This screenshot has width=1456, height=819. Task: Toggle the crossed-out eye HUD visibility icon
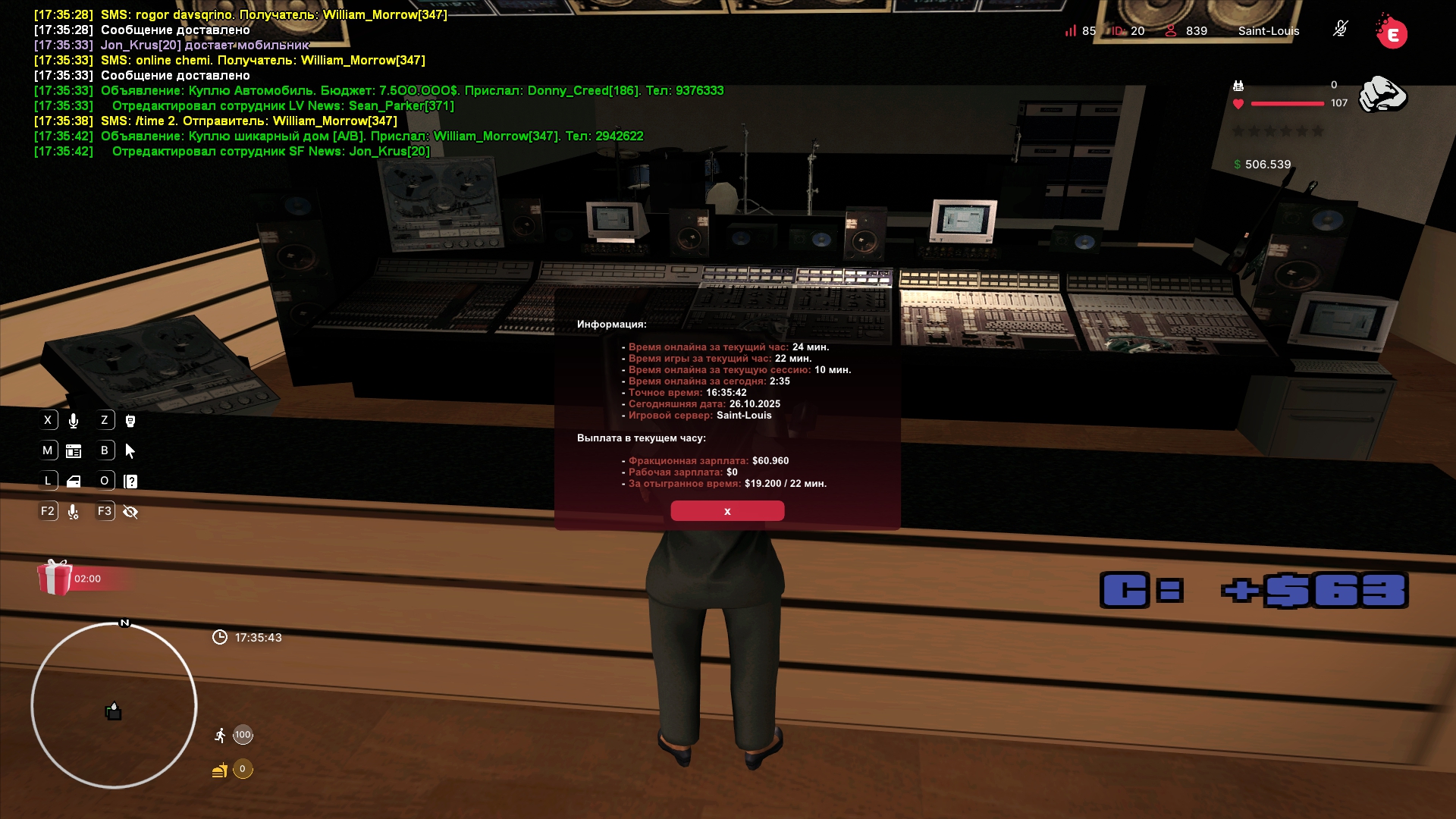[130, 512]
